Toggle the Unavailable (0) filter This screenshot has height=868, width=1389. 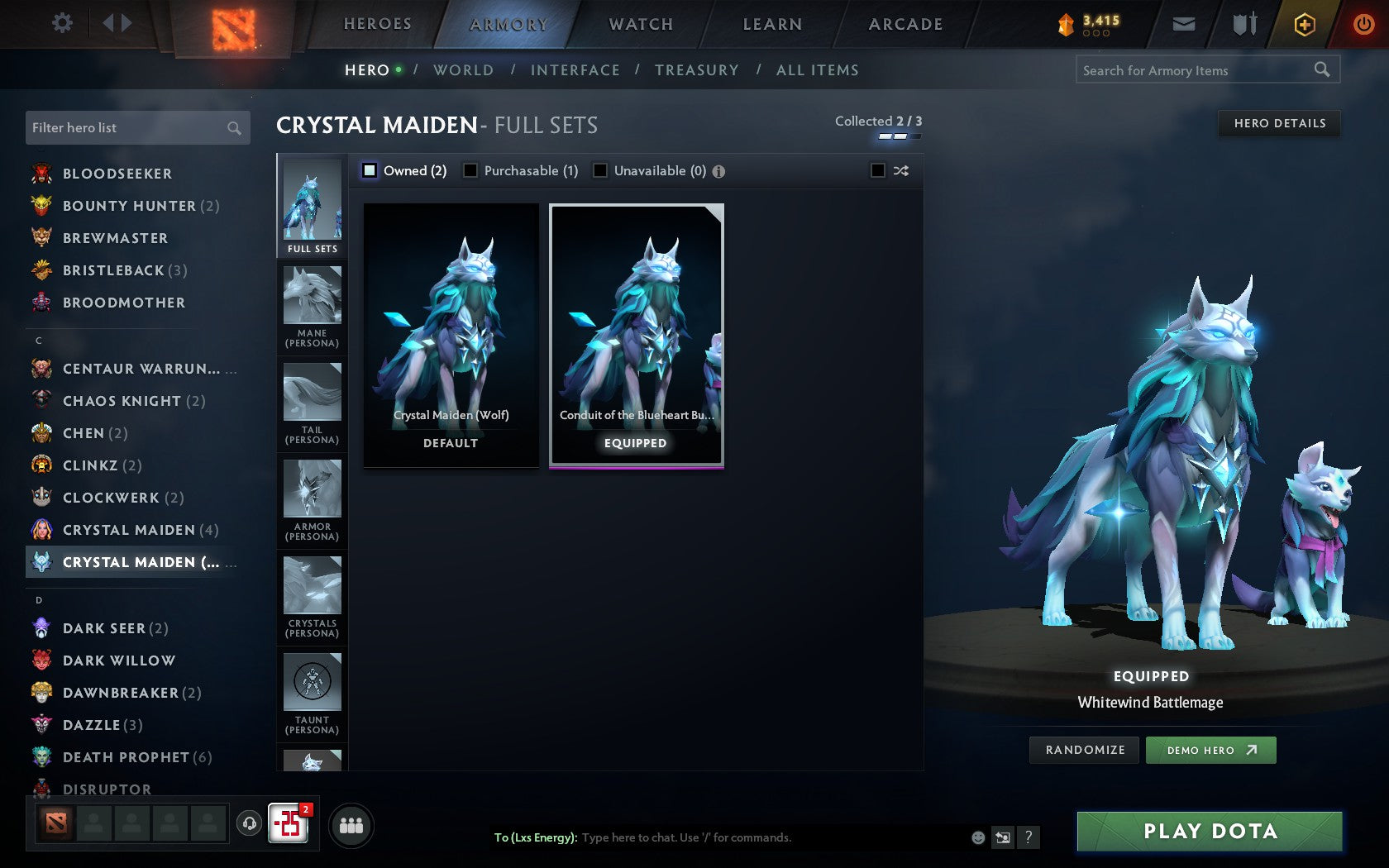click(599, 170)
